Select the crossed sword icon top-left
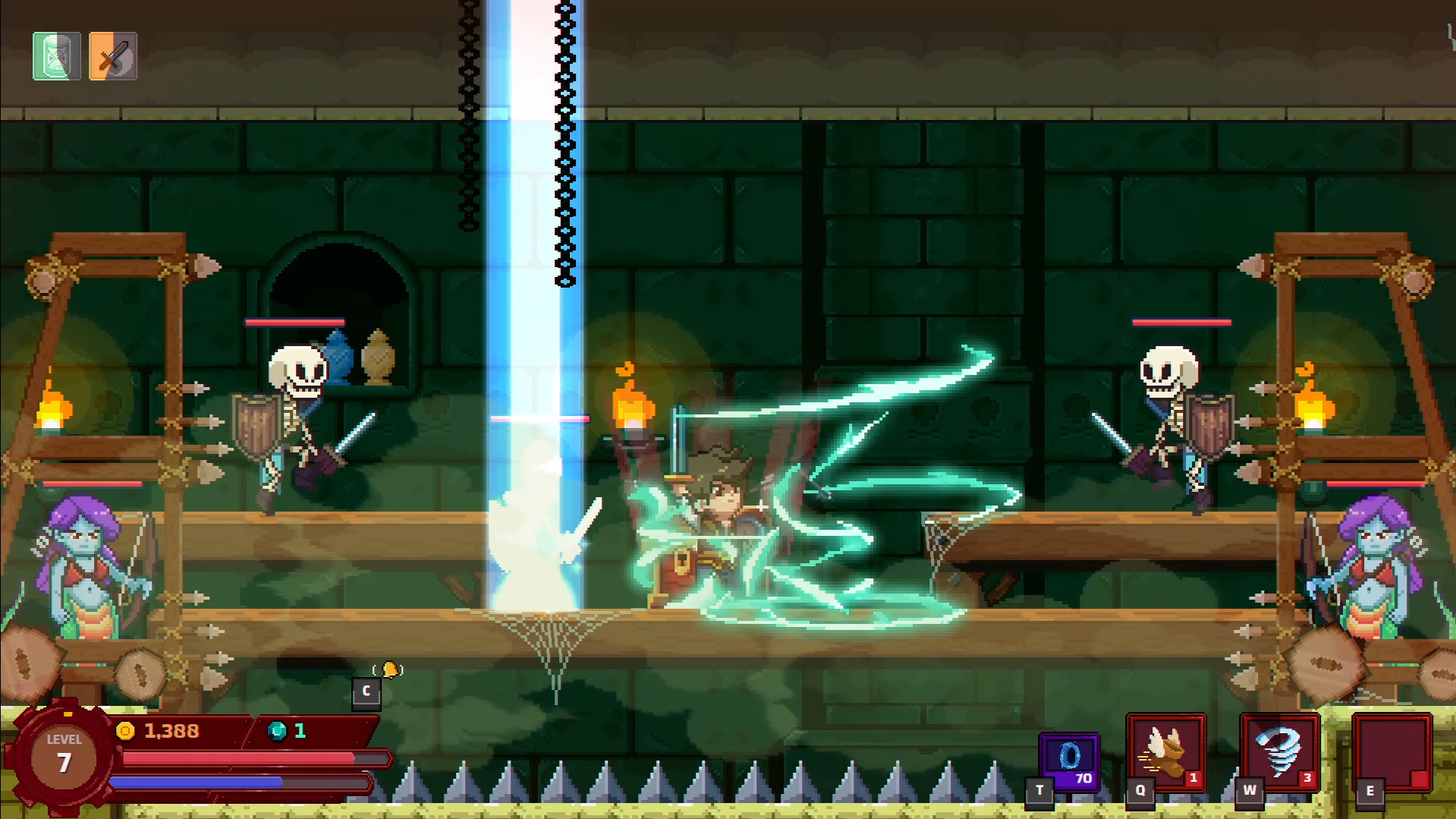Image resolution: width=1456 pixels, height=819 pixels. (x=112, y=56)
